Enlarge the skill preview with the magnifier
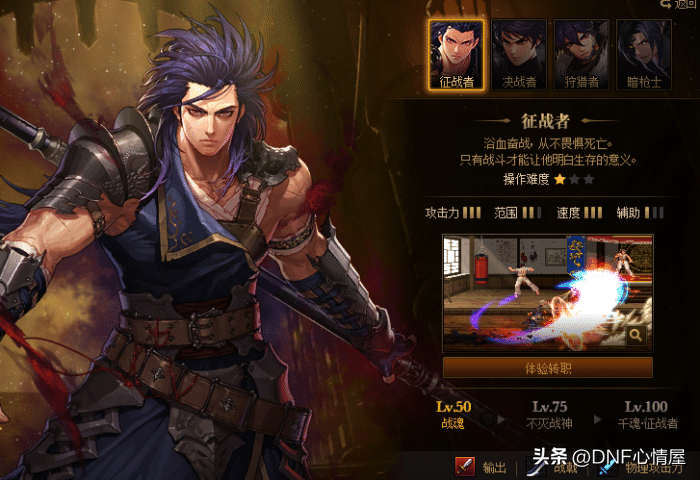 click(x=636, y=337)
